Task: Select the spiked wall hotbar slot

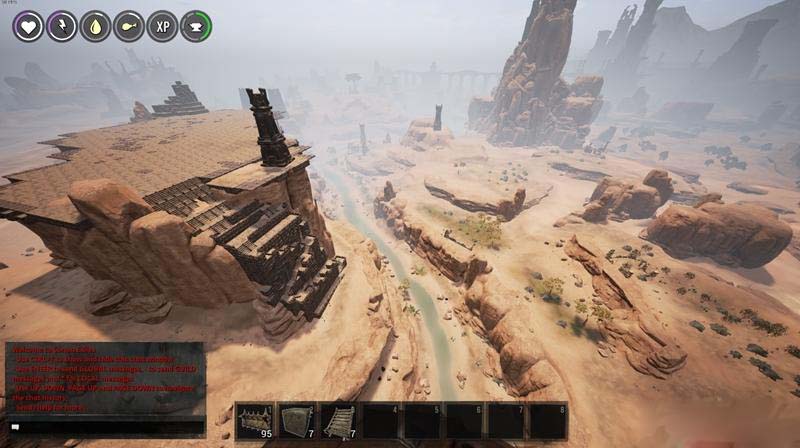Action: (x=254, y=421)
